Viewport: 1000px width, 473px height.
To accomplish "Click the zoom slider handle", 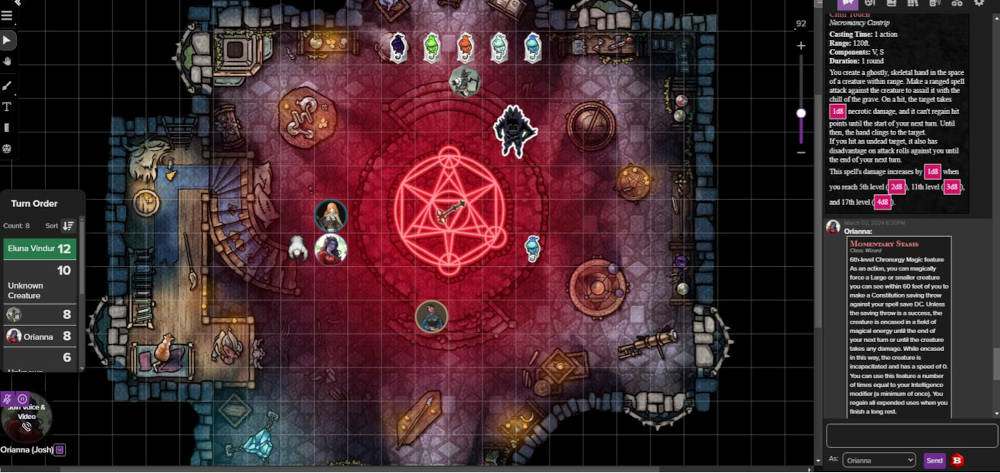I will (801, 113).
